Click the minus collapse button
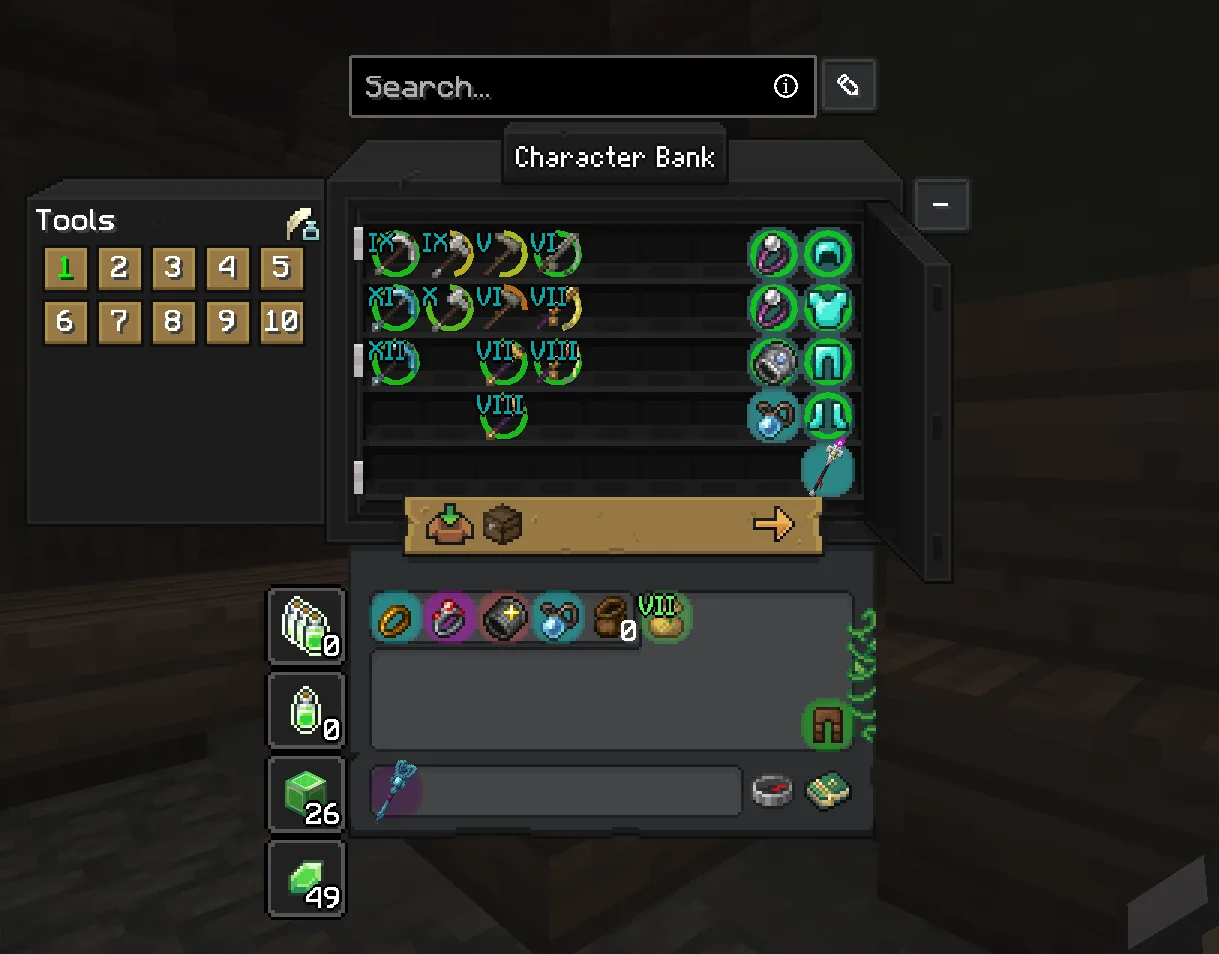The image size is (1219, 954). click(940, 205)
